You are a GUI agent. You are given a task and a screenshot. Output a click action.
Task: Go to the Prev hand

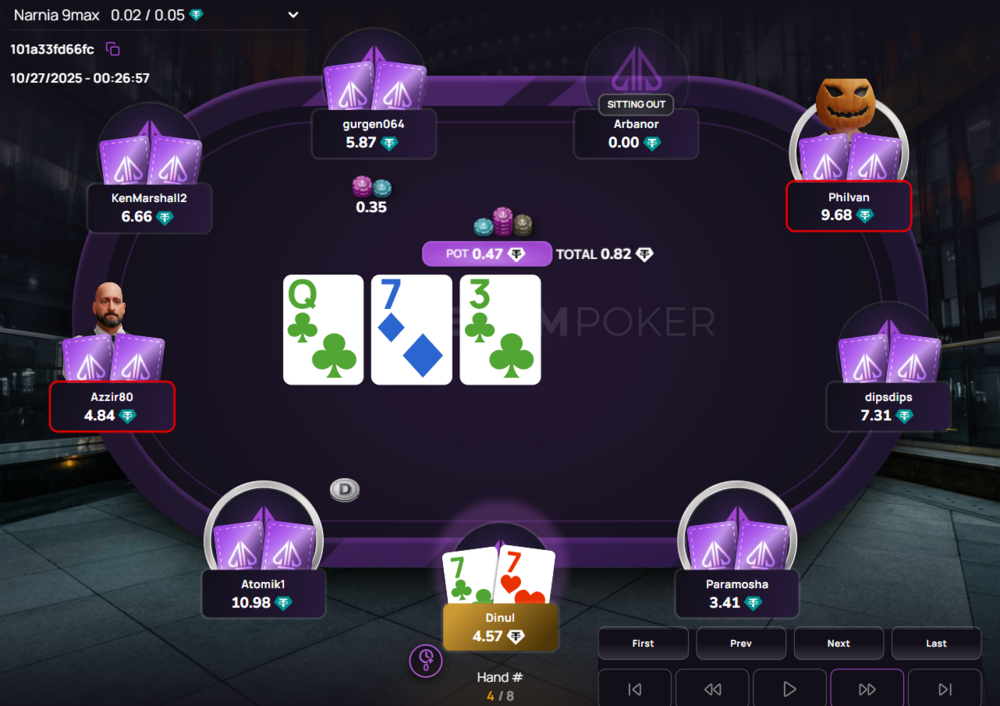(741, 643)
